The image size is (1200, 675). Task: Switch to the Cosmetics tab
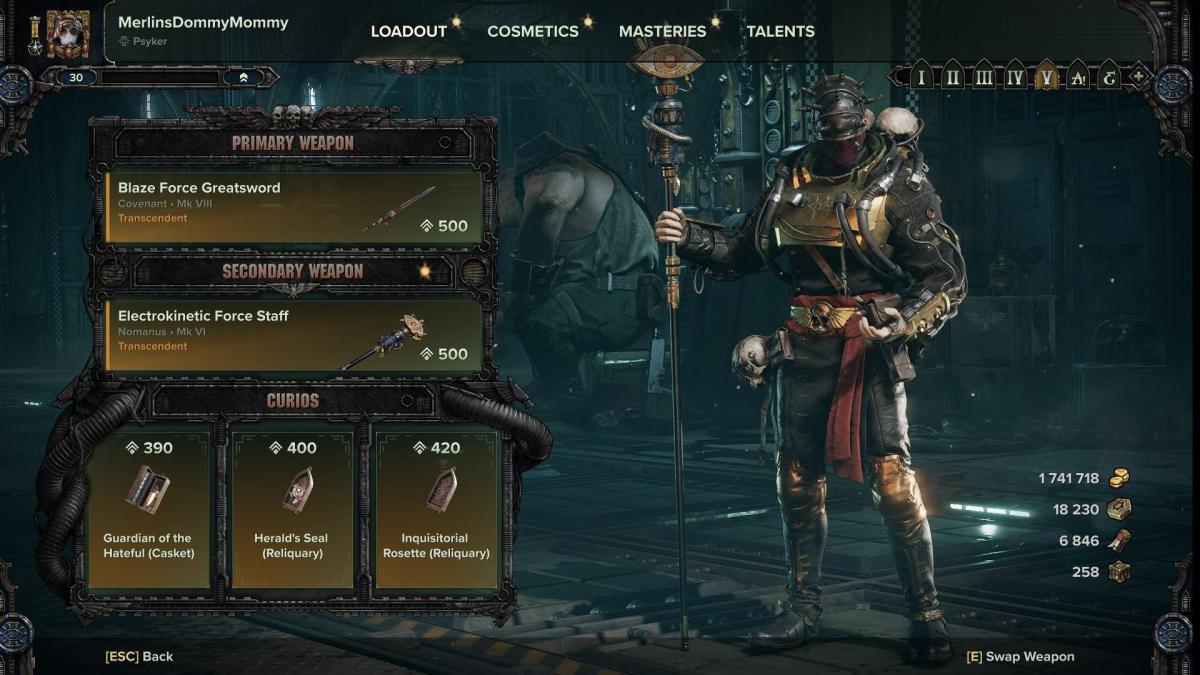(x=532, y=31)
